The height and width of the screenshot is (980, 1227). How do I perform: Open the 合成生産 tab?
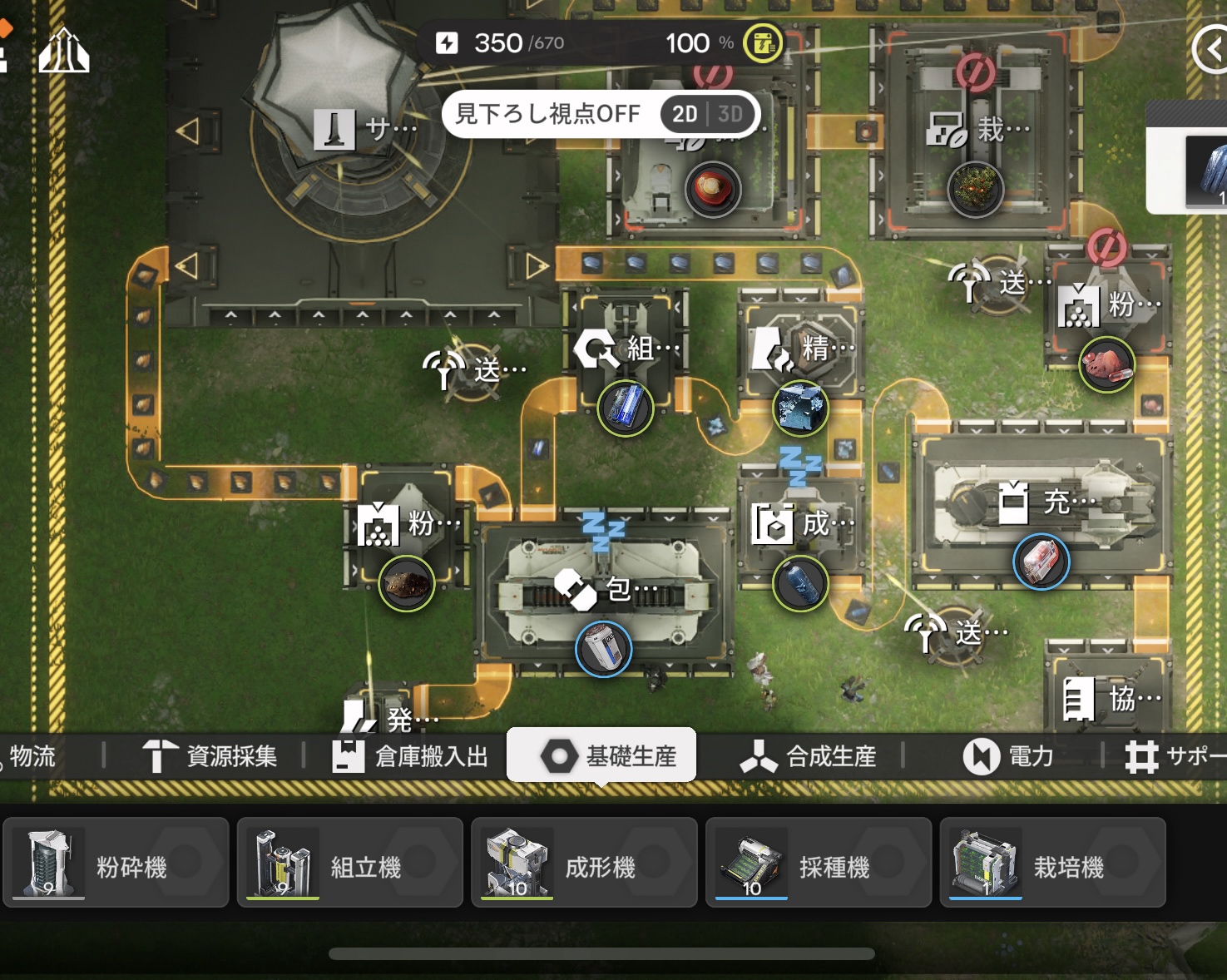(x=809, y=756)
